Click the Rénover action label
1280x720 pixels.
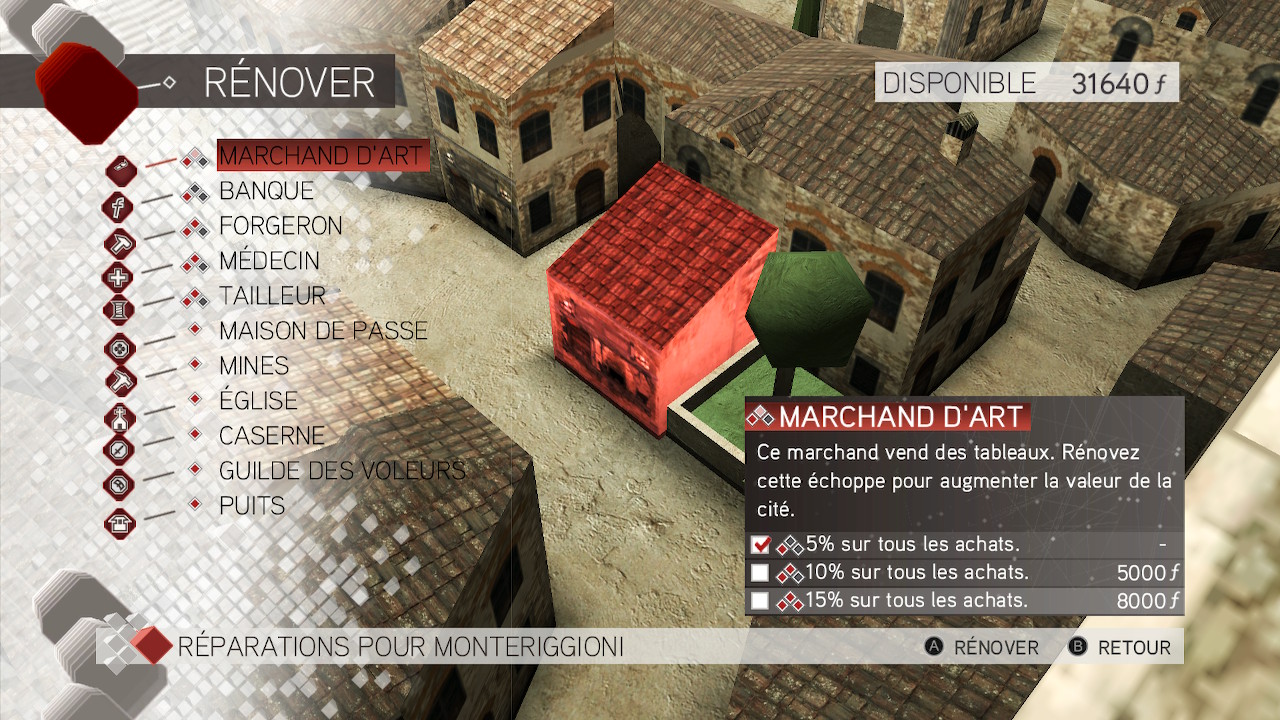pos(995,647)
